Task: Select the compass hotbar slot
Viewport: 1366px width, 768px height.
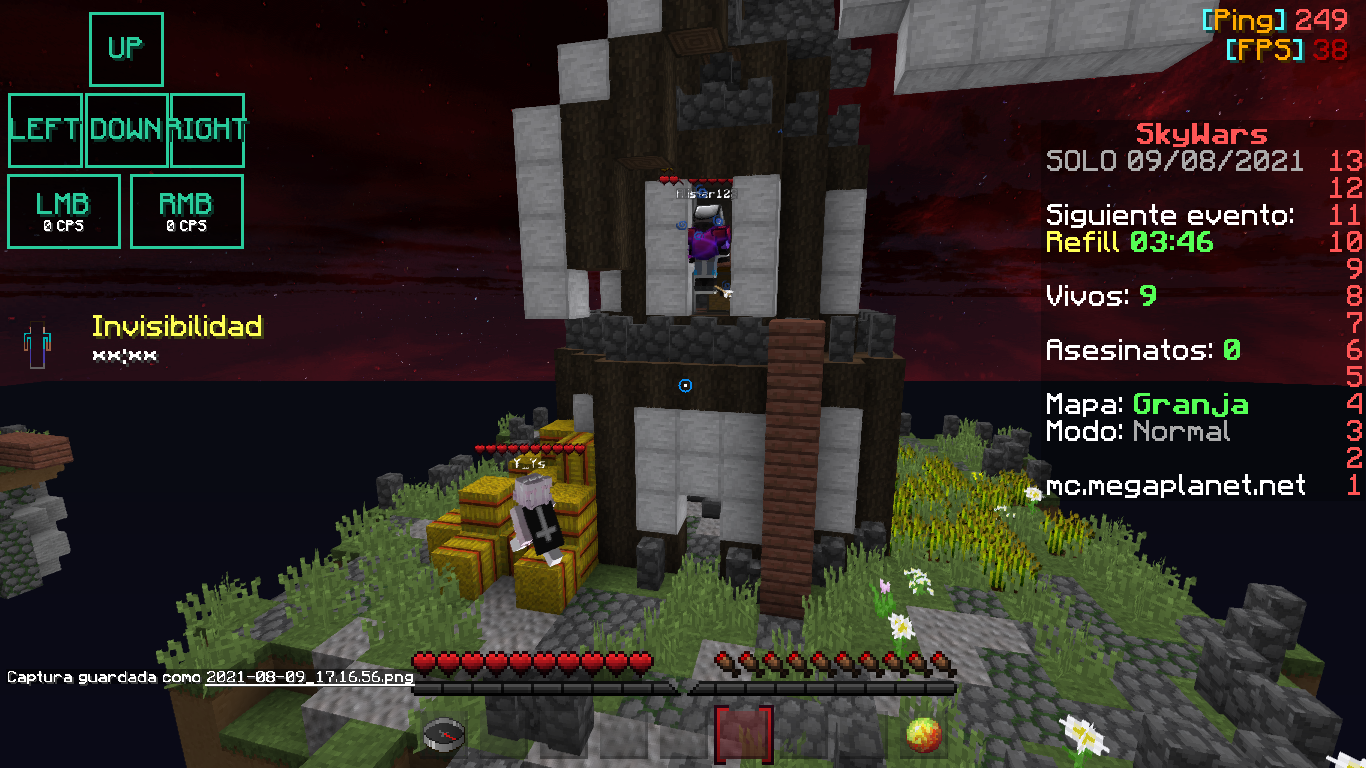Action: click(x=443, y=736)
